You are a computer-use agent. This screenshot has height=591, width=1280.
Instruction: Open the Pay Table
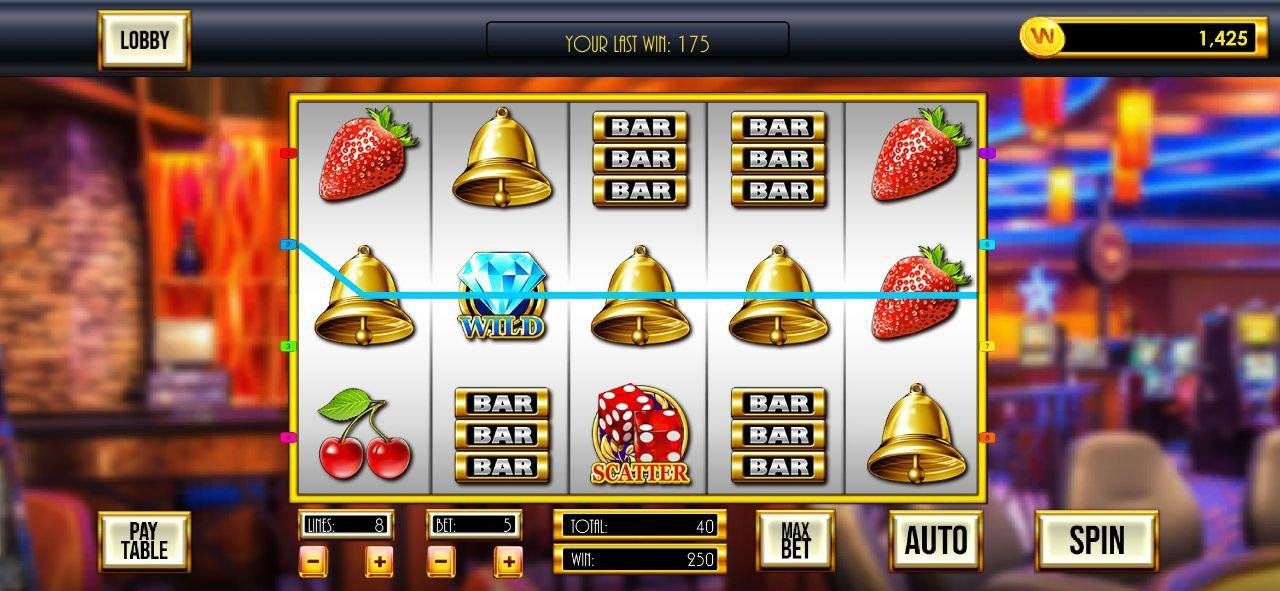tap(144, 541)
